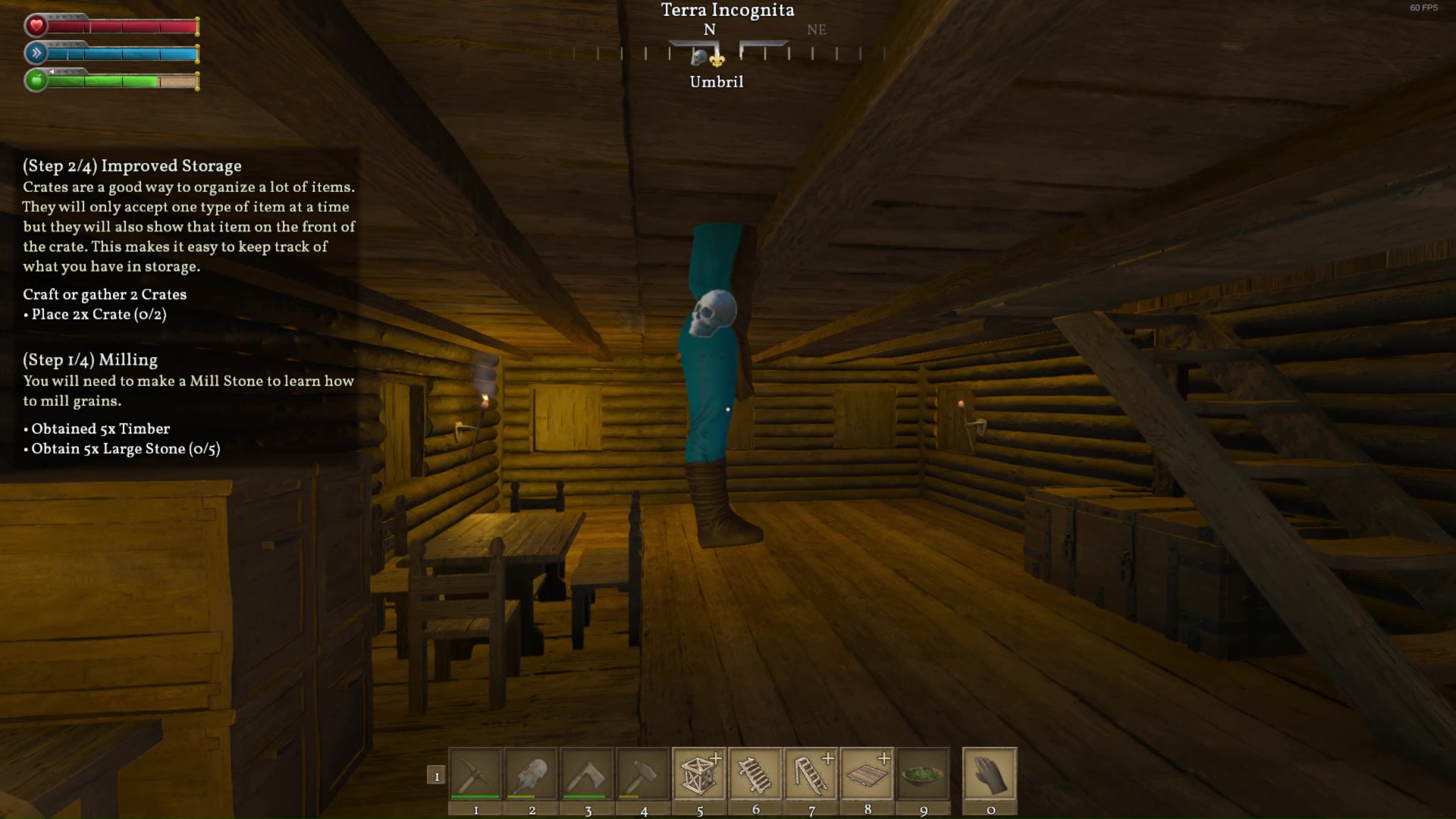Screen dimensions: 1456x819
Task: Open the Improved Storage quest entry
Action: tap(132, 166)
